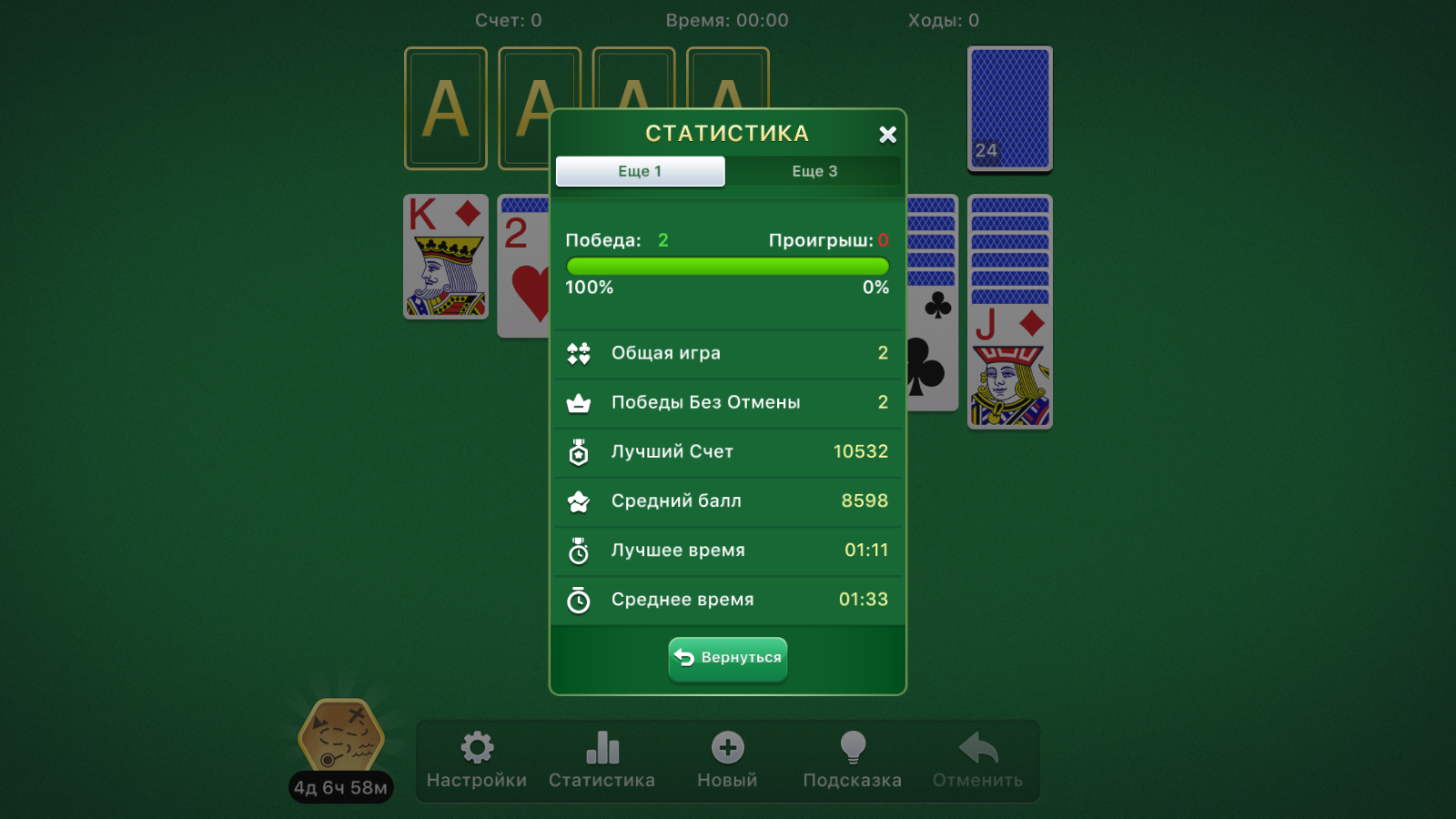1456x819 pixels.
Task: Select the Статистика bar chart icon
Action: [602, 746]
